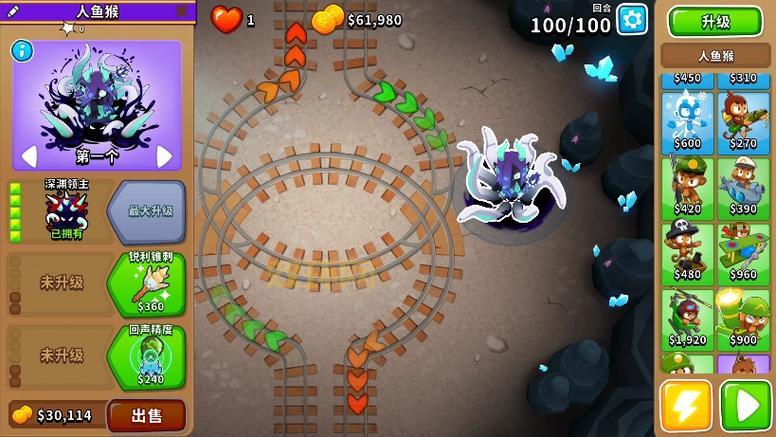Image resolution: width=776 pixels, height=437 pixels.
Task: Choose the Monkey Sub tower for $390
Action: 743,188
